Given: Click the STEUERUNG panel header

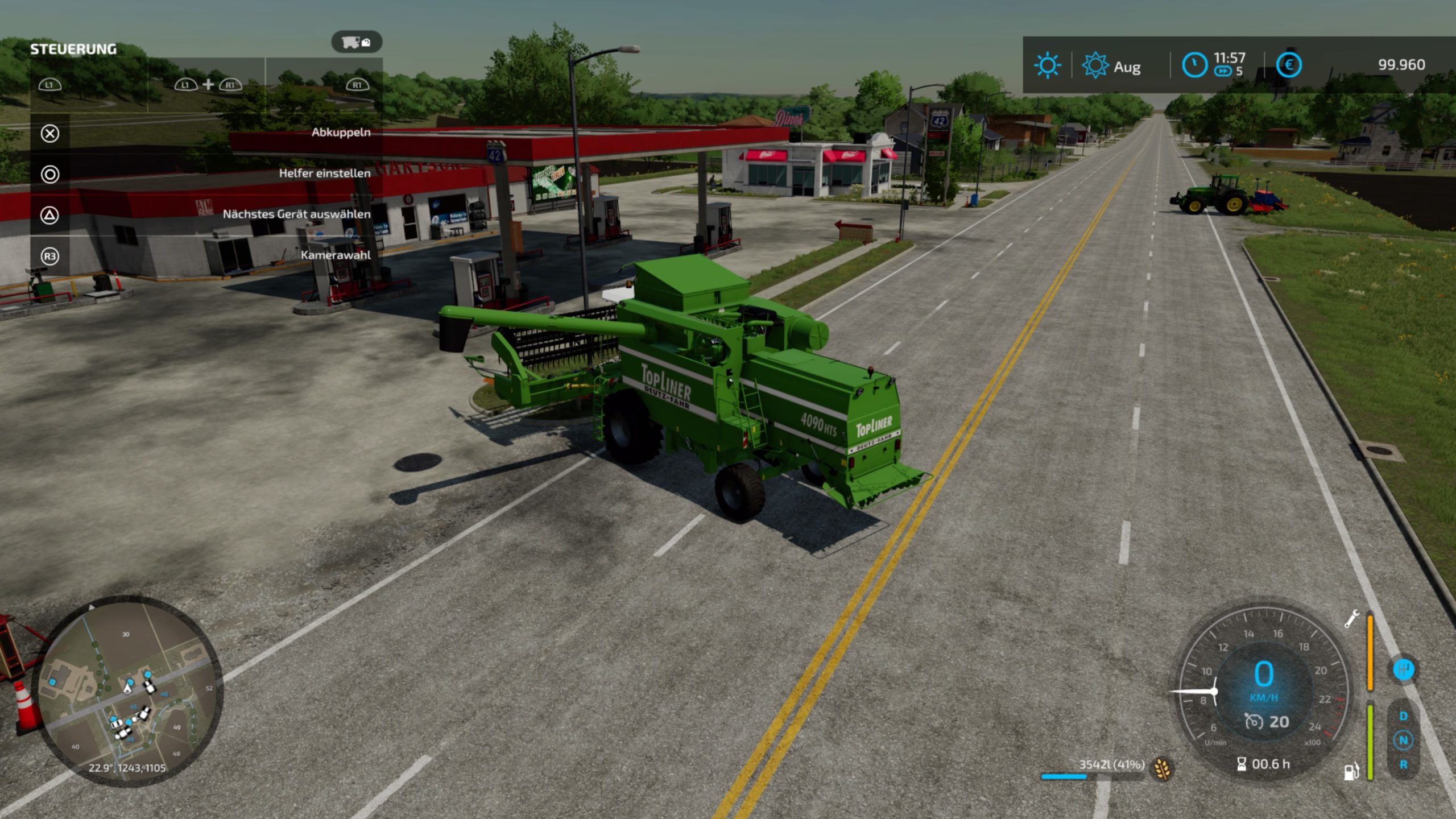Looking at the screenshot, I should 73,49.
